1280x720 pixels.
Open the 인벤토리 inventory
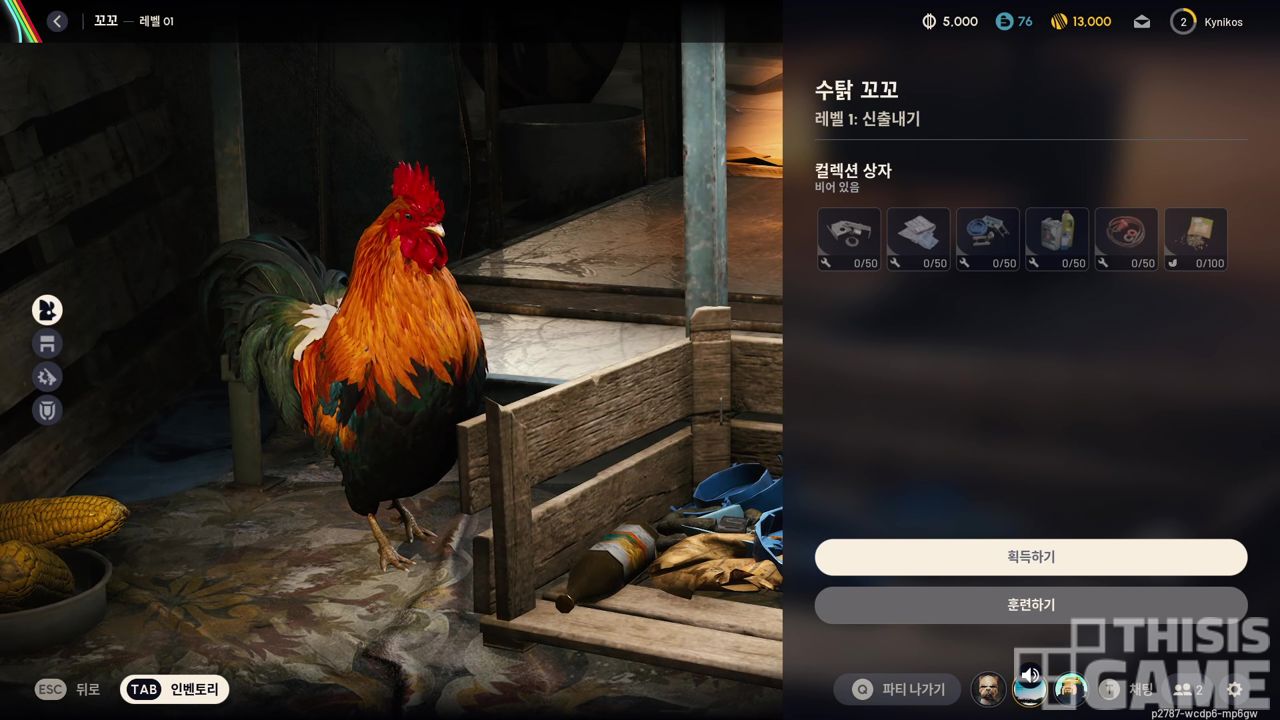pyautogui.click(x=175, y=689)
